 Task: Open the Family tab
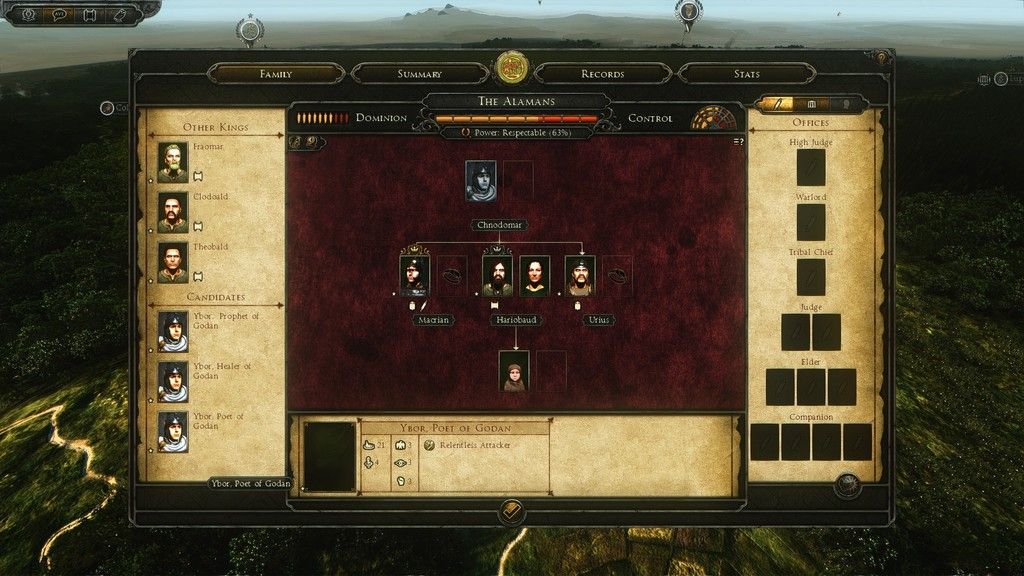point(275,74)
